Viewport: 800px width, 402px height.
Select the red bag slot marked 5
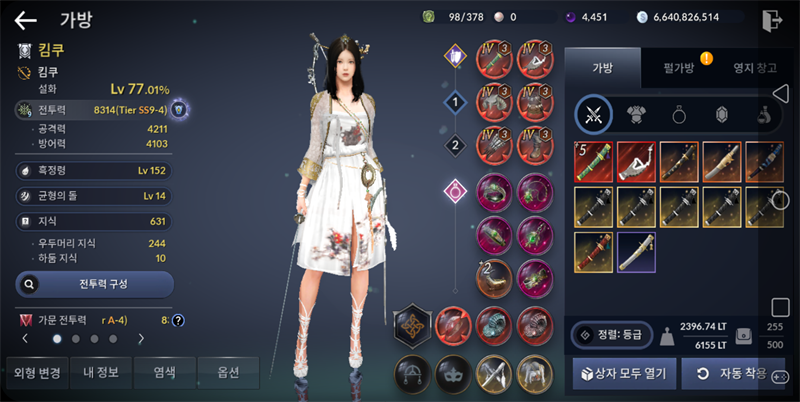click(594, 161)
